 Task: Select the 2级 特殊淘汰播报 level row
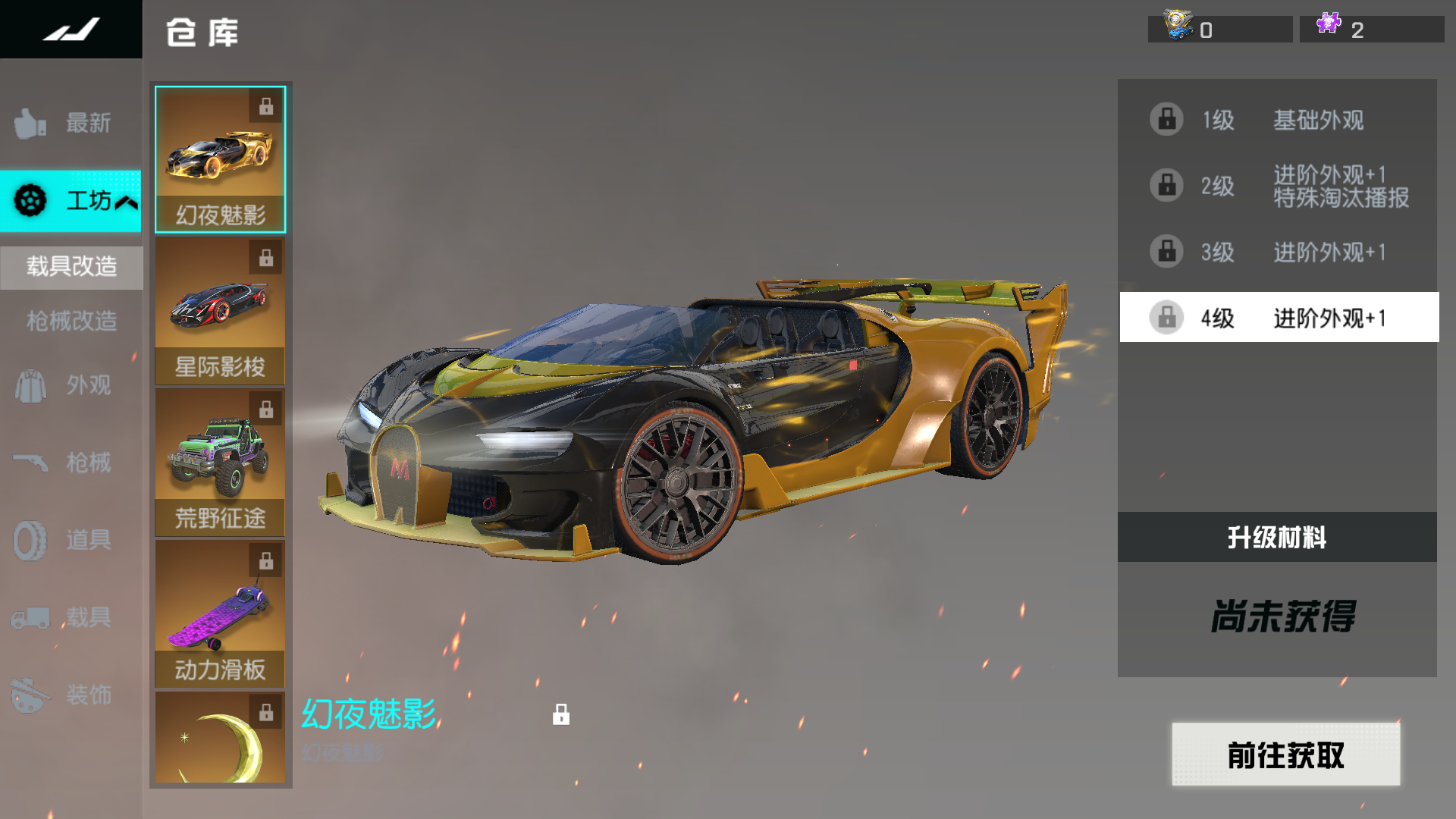click(x=1278, y=186)
